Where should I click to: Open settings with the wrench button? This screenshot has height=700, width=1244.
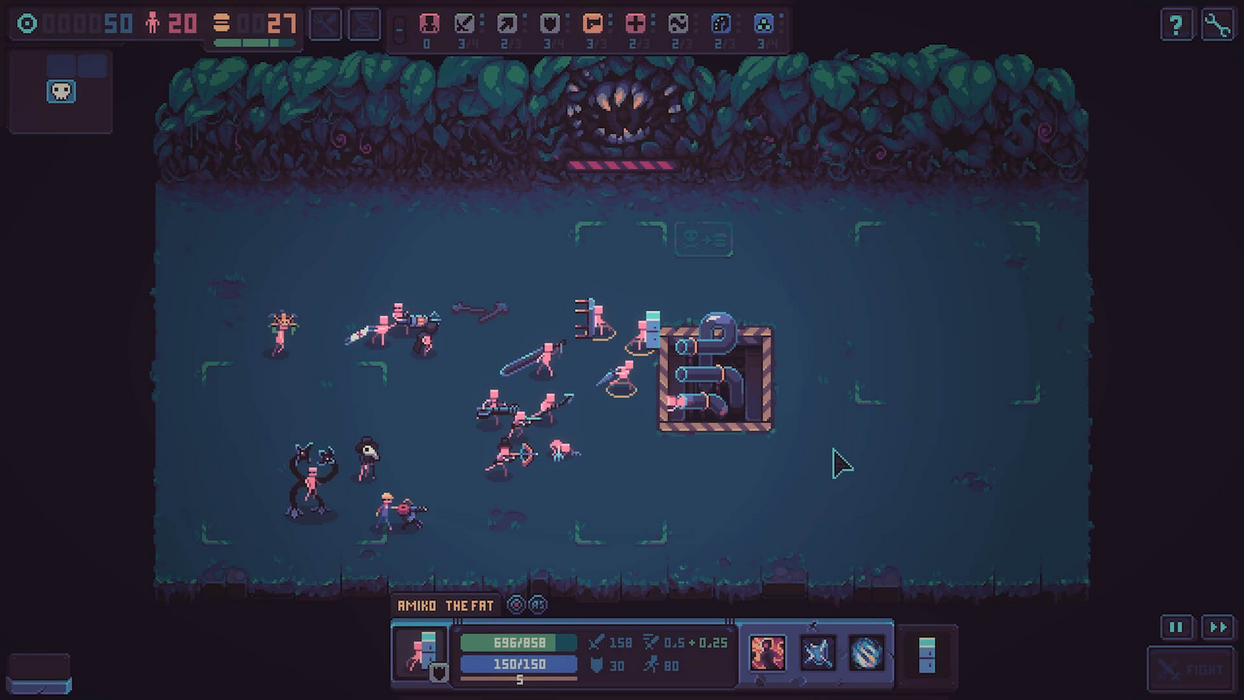point(1217,25)
